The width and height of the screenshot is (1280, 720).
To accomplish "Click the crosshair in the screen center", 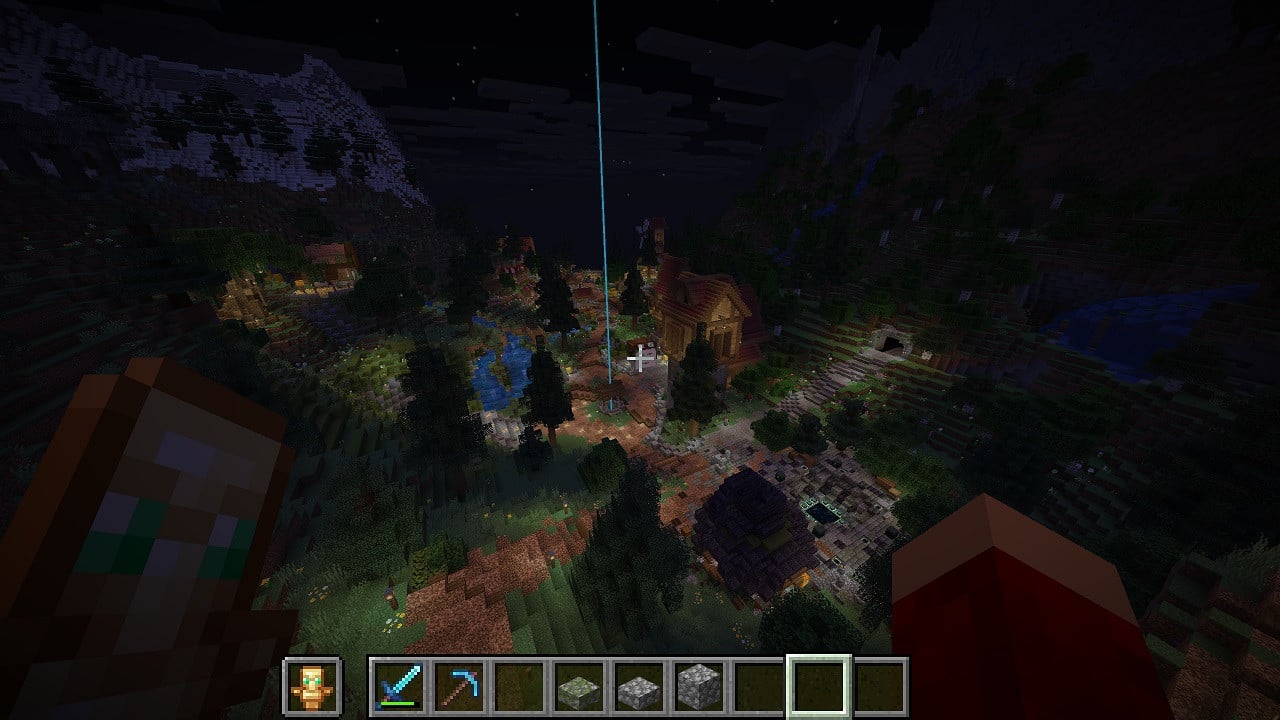I will pos(640,360).
